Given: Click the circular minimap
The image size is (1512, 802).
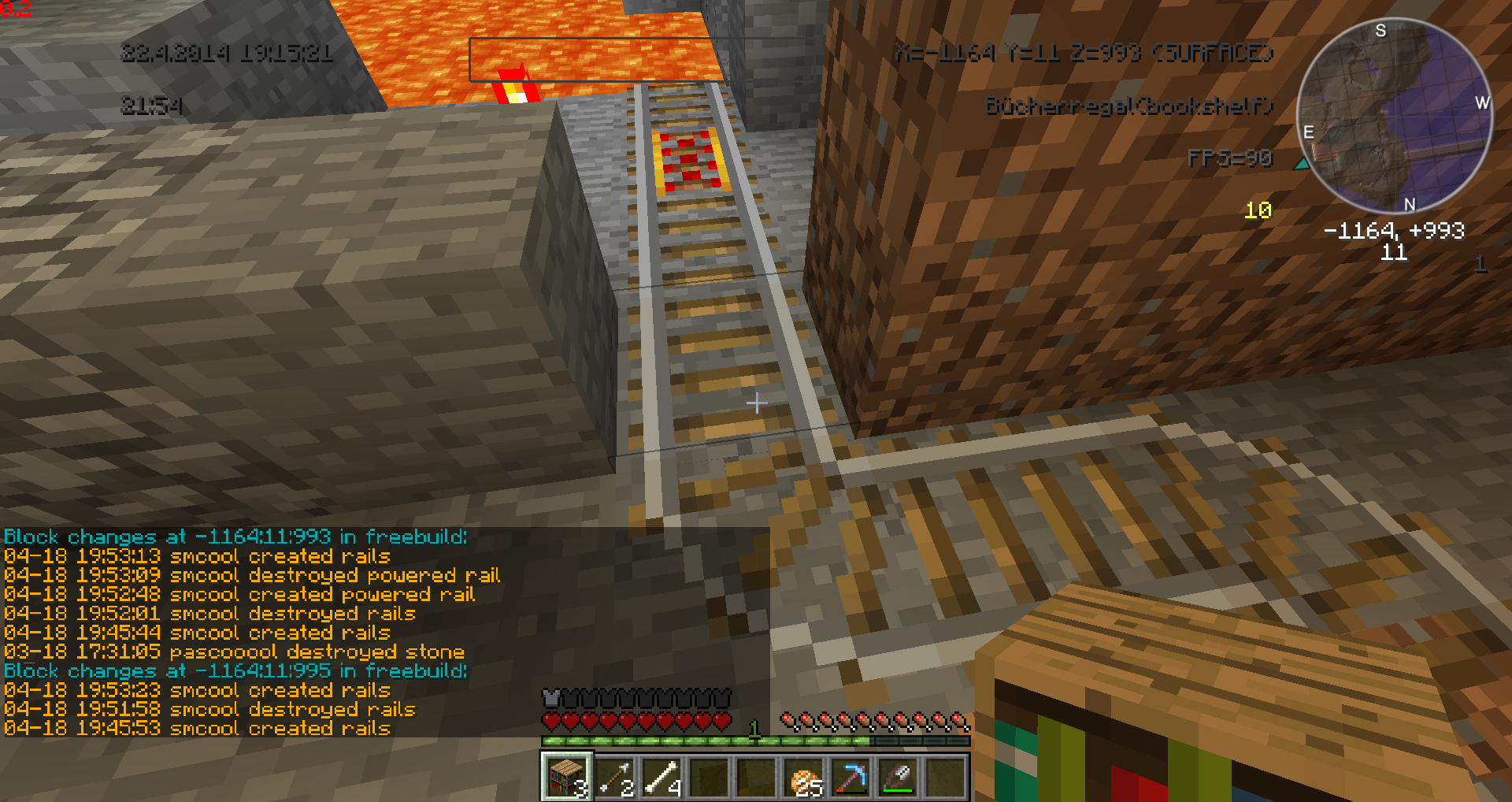Looking at the screenshot, I should pos(1394,115).
